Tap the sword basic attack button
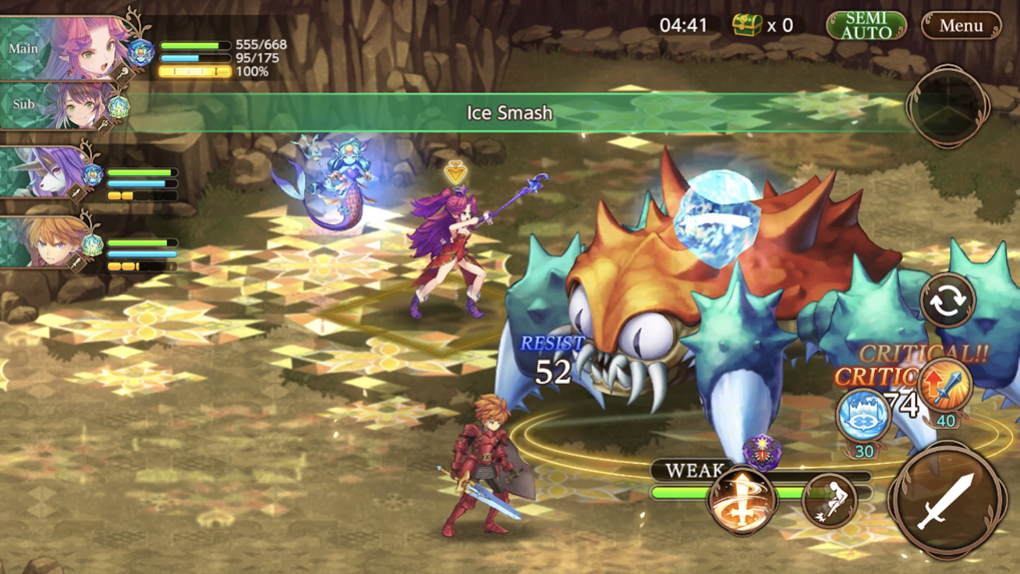The height and width of the screenshot is (574, 1020). [x=947, y=499]
